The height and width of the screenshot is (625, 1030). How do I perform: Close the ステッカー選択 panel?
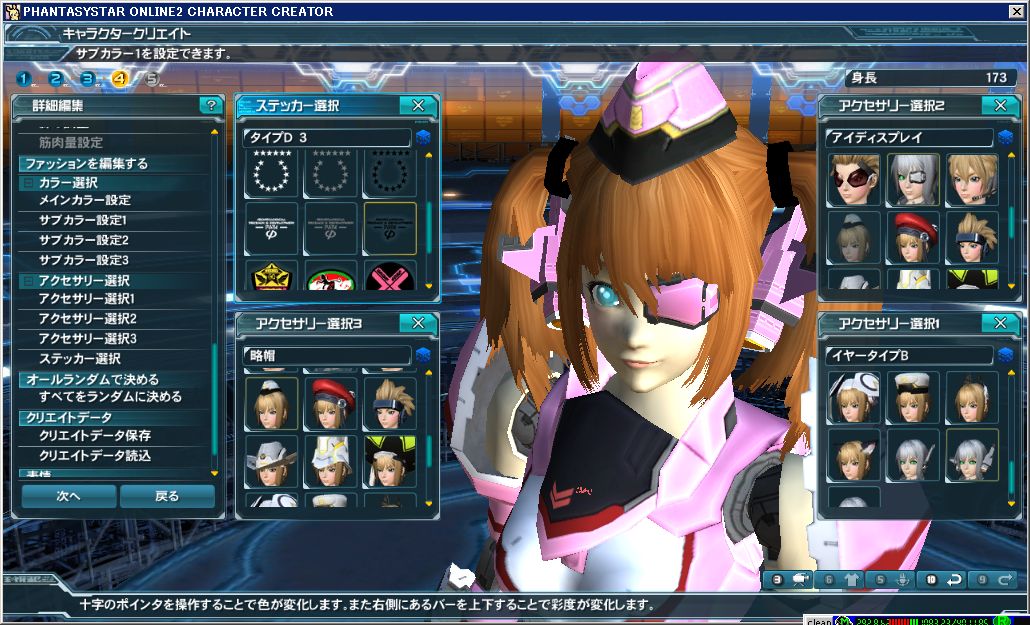tap(418, 105)
